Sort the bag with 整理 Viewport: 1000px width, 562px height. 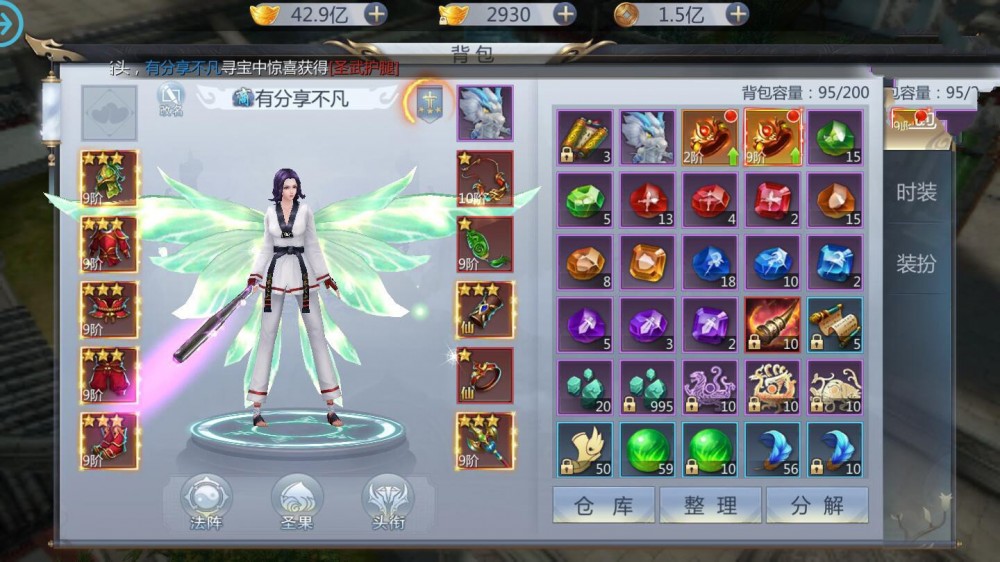(x=710, y=505)
